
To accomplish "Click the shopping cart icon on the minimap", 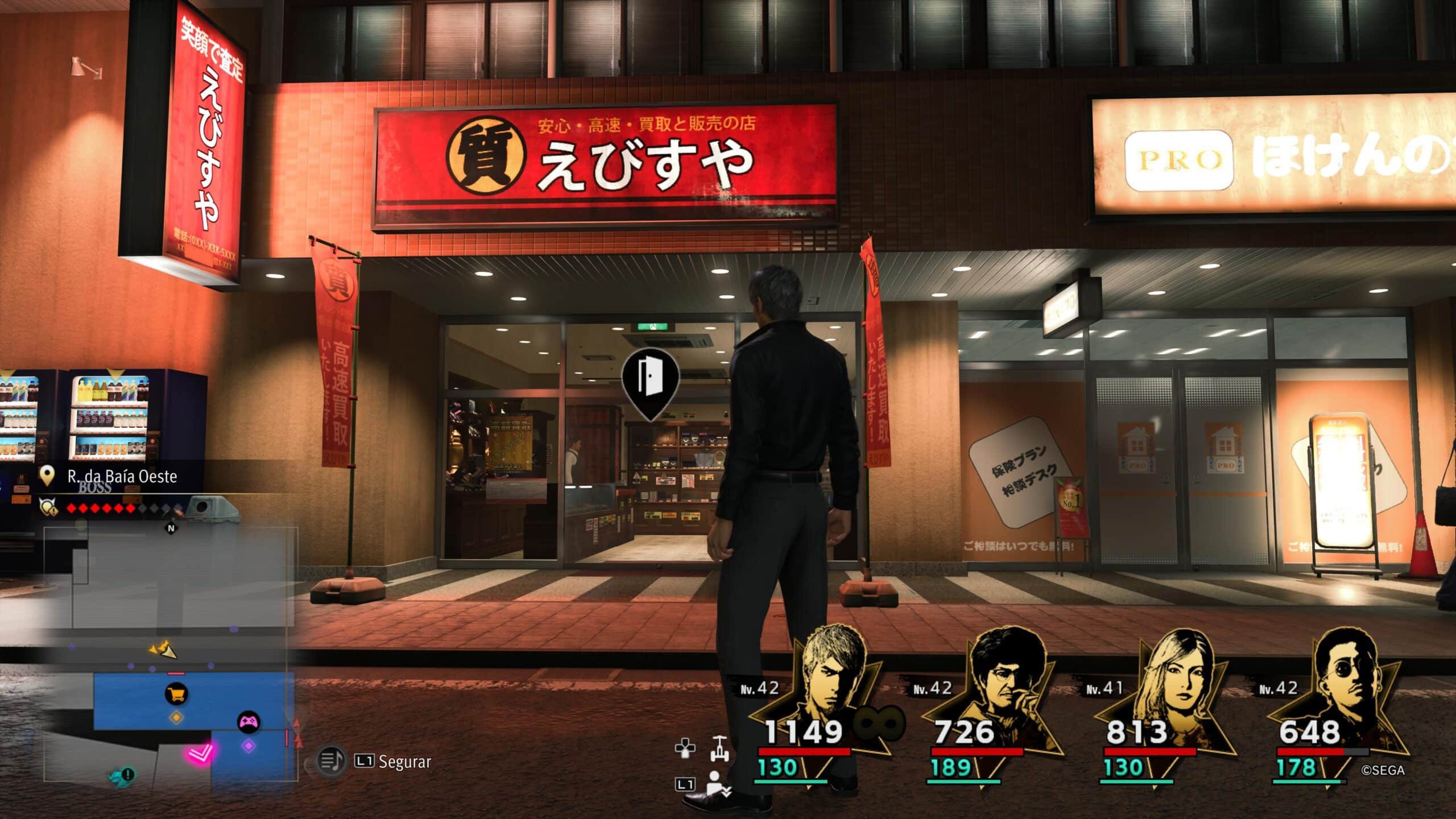I will [176, 694].
